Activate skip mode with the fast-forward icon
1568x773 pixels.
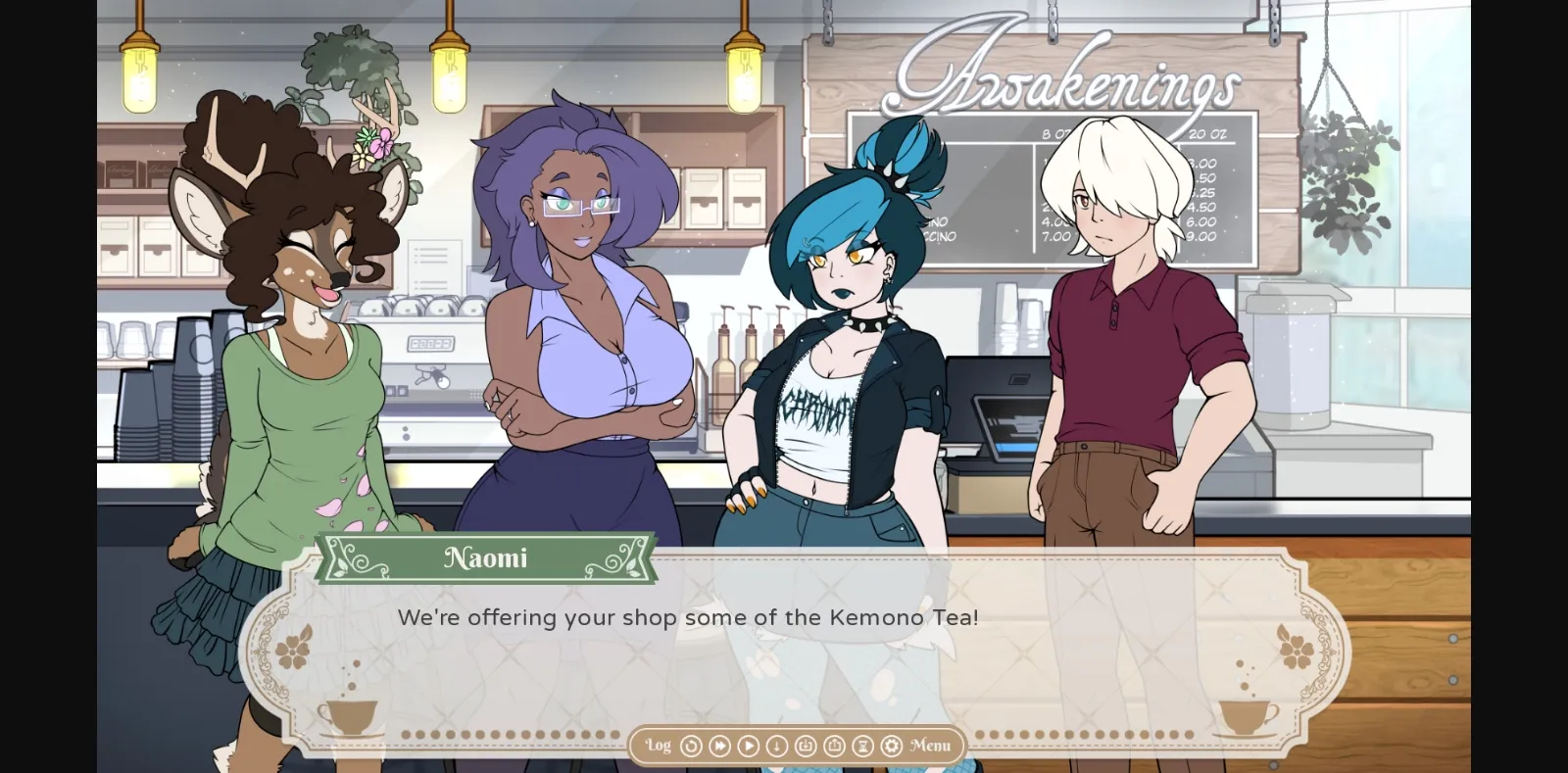tap(719, 746)
